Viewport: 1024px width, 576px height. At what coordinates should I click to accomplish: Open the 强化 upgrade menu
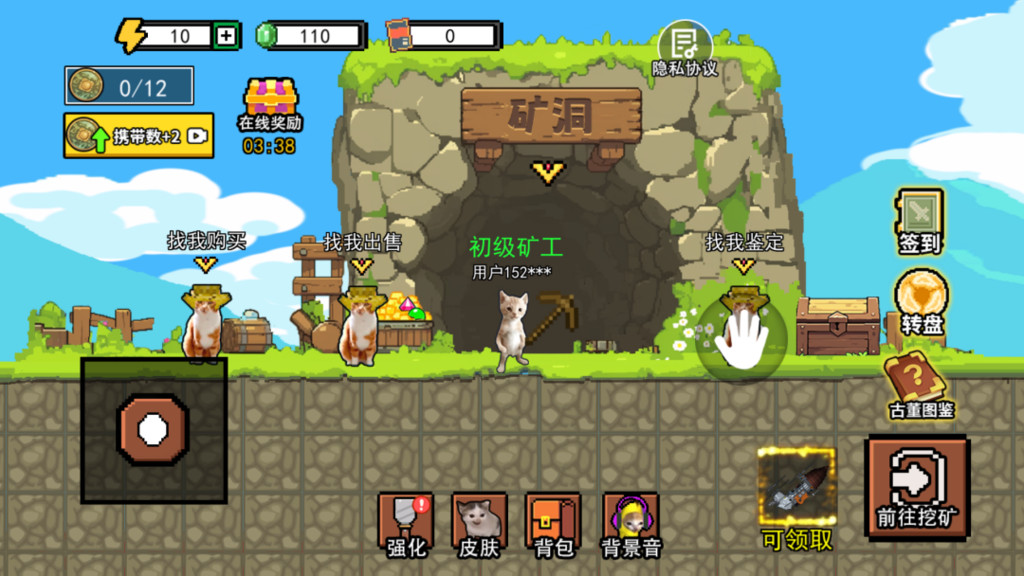(405, 524)
